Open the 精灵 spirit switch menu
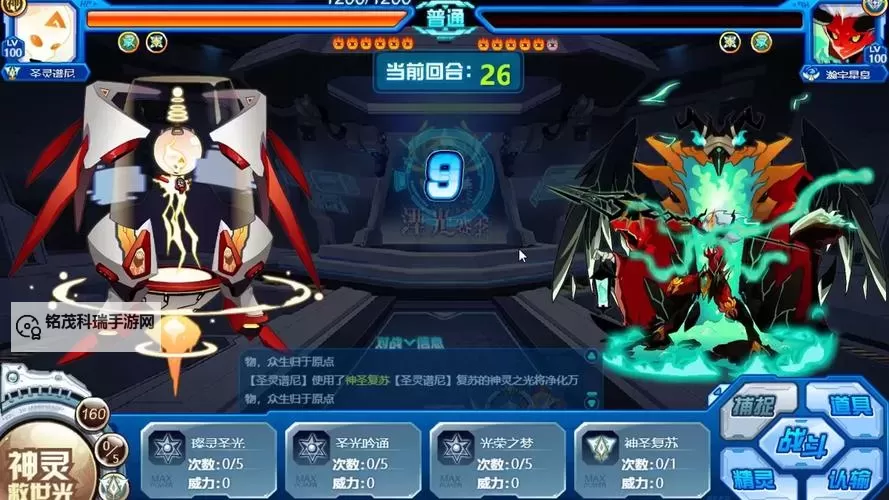Viewport: 889px width, 500px height. [x=757, y=478]
